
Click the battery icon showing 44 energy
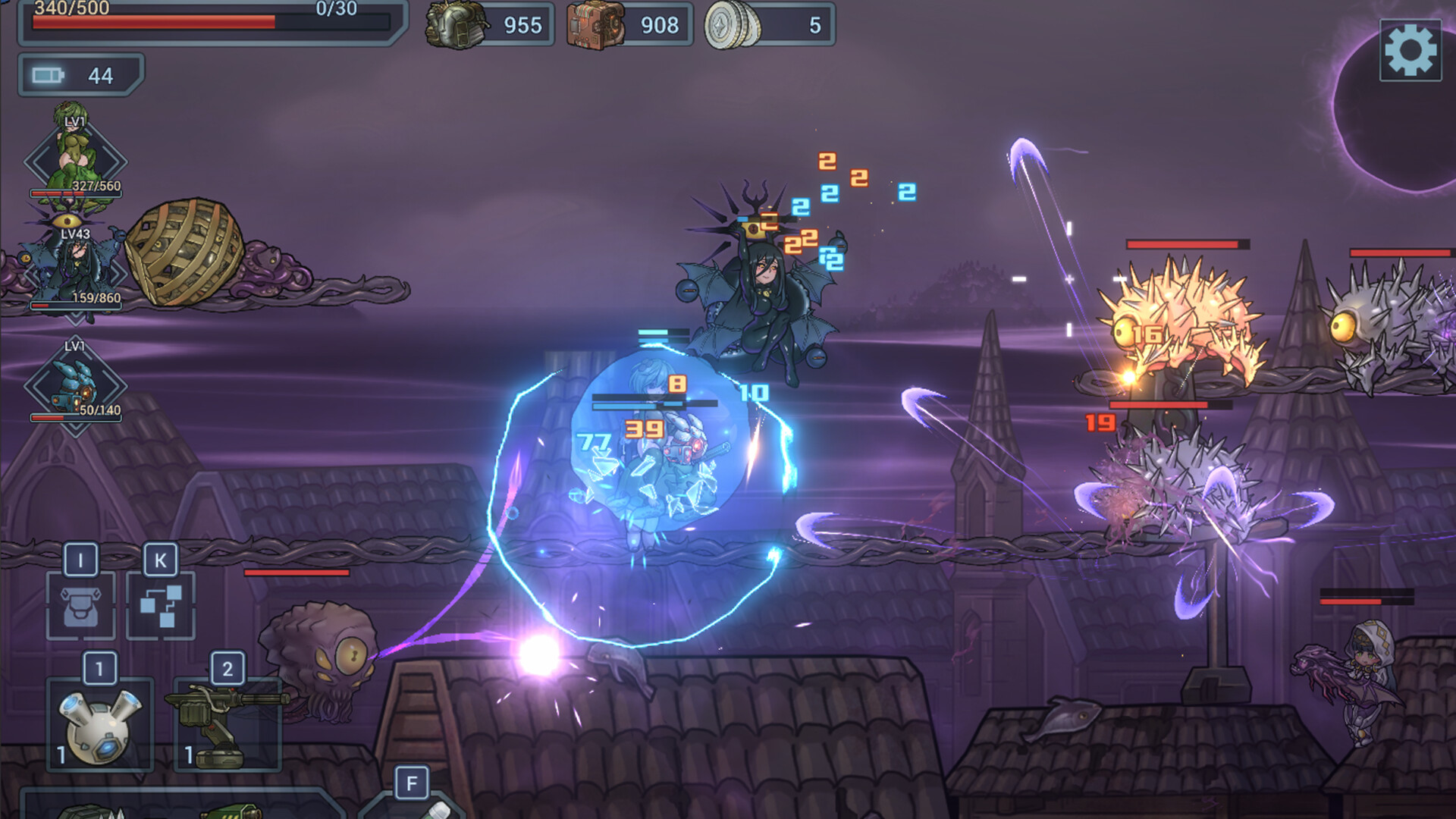point(48,76)
